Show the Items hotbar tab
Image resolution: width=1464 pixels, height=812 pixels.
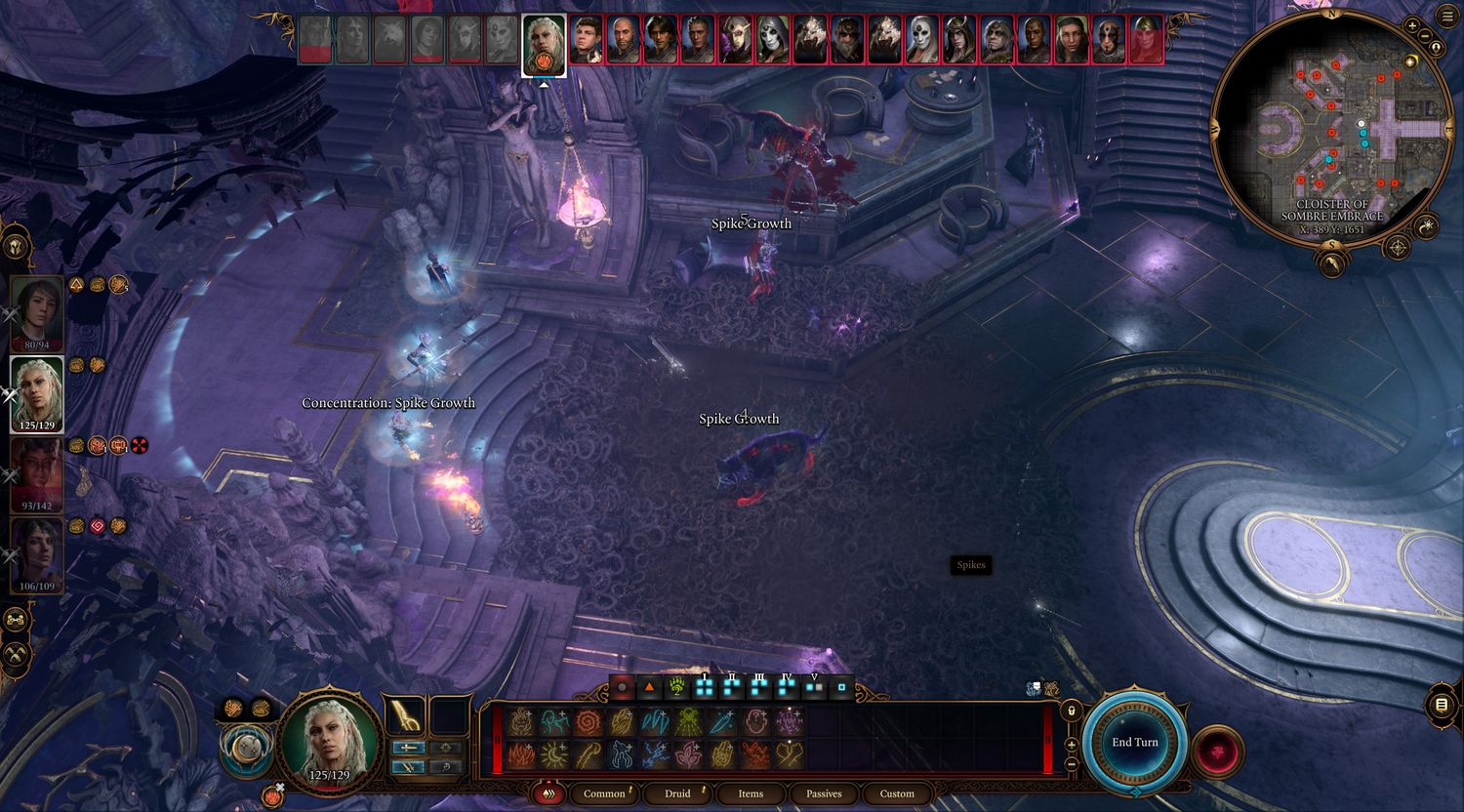751,793
